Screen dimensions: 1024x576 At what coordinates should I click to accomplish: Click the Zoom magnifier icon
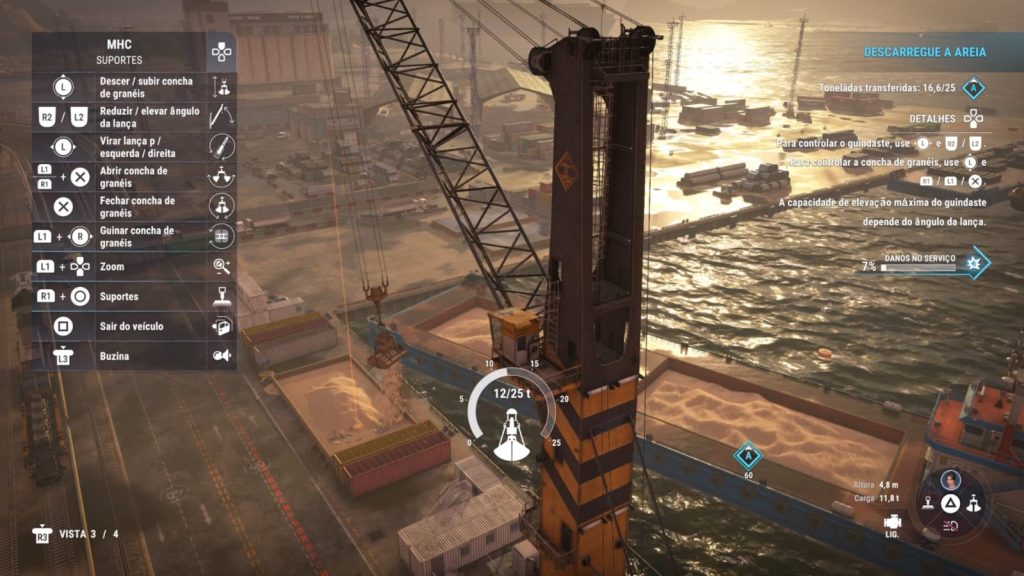click(x=222, y=266)
